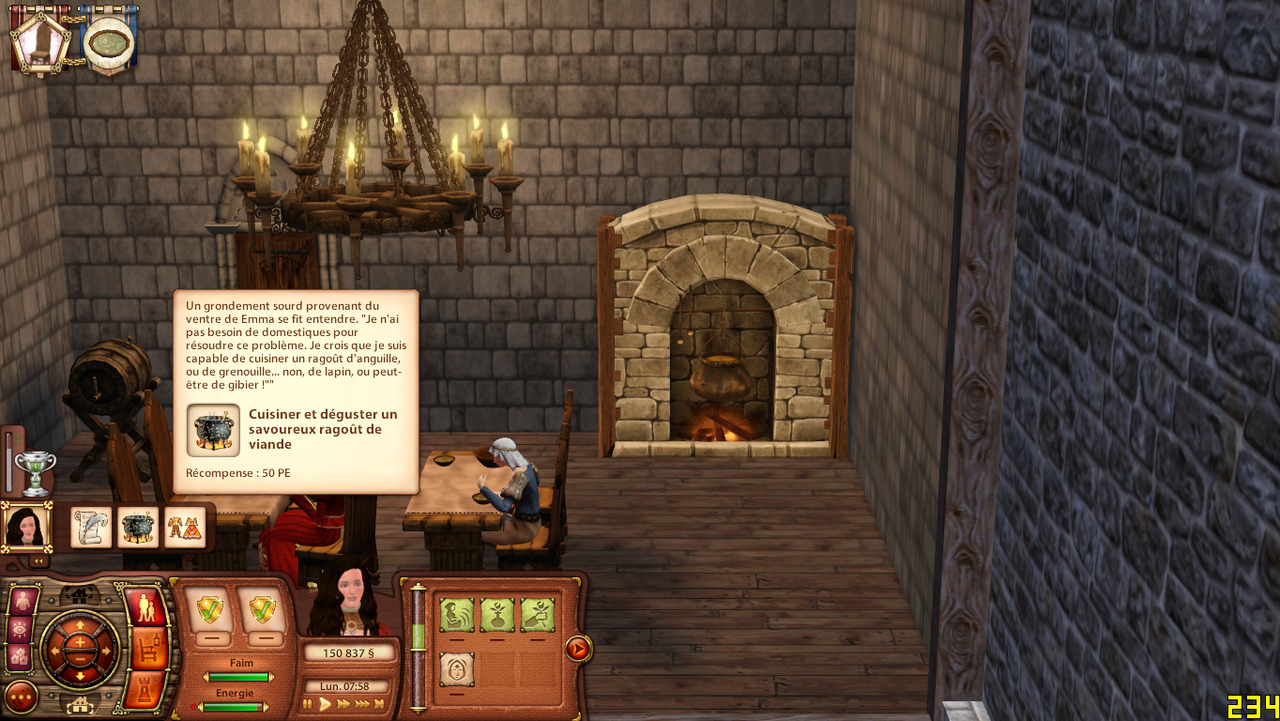The height and width of the screenshot is (721, 1280).
Task: Collapse the hero panel with the double arrow
Action: point(39,561)
